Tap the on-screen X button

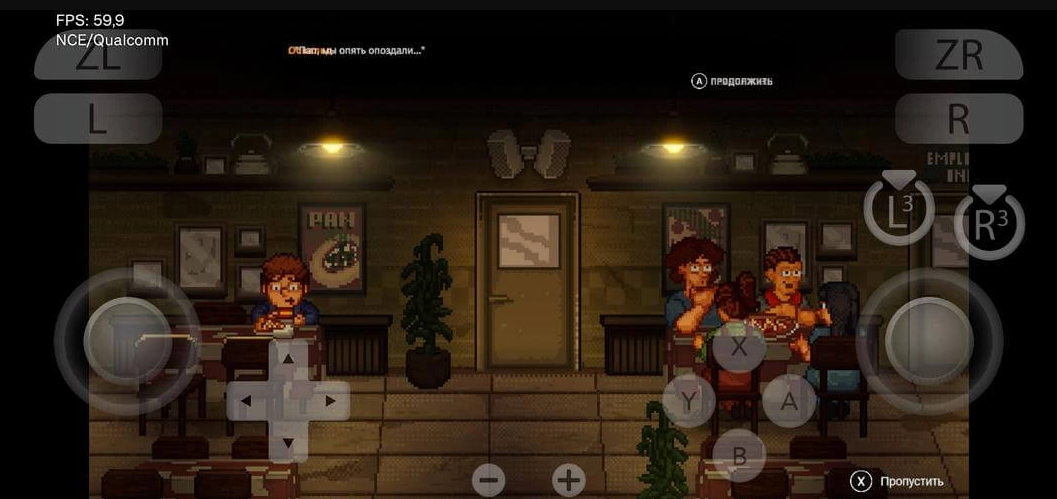point(740,347)
